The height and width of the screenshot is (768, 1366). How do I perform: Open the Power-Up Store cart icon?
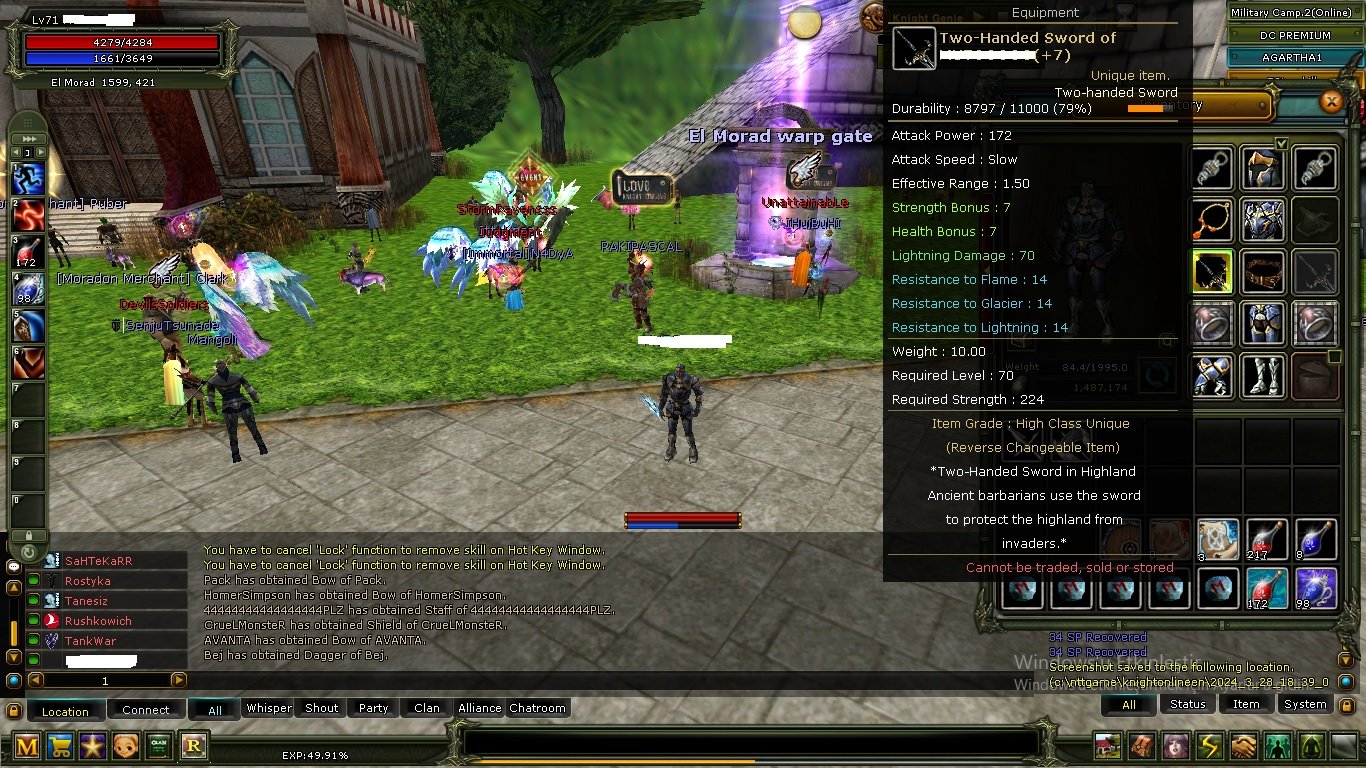click(x=60, y=745)
